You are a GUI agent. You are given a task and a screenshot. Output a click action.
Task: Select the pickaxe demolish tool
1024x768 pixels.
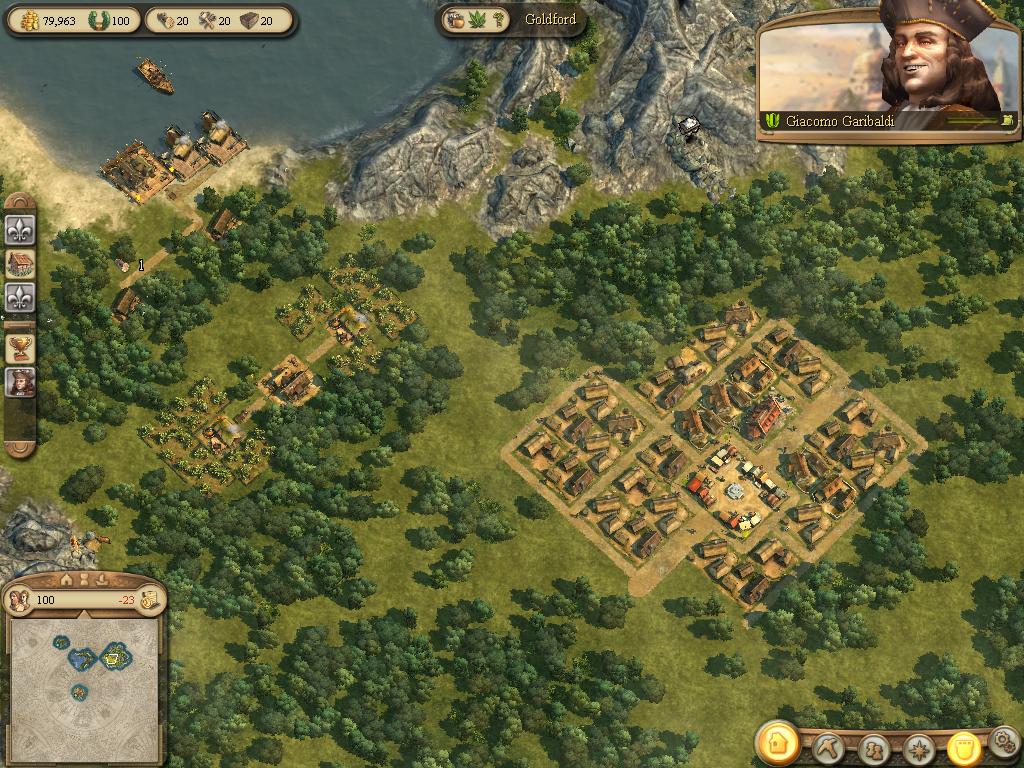829,748
